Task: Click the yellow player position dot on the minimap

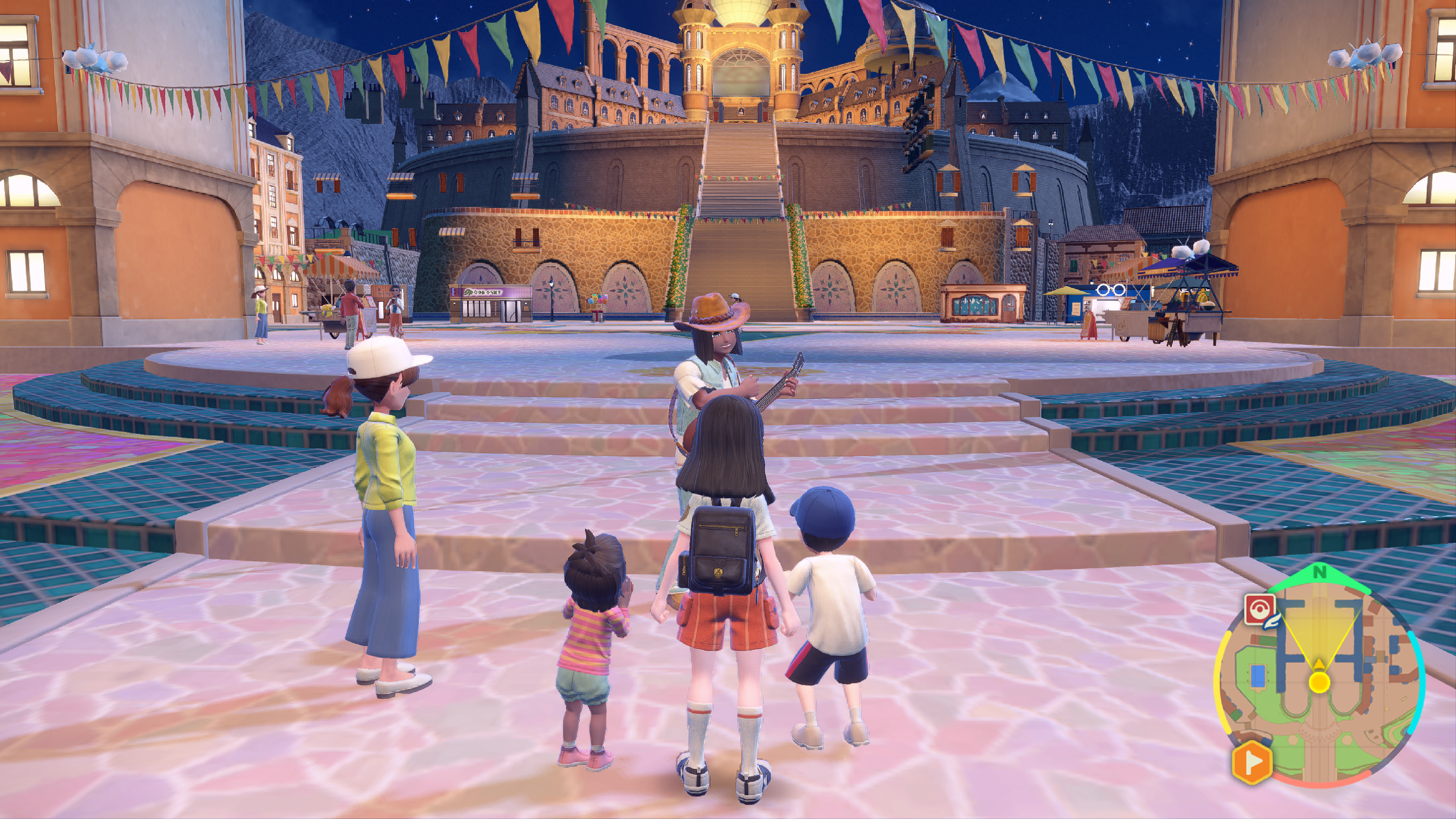Action: click(1319, 682)
